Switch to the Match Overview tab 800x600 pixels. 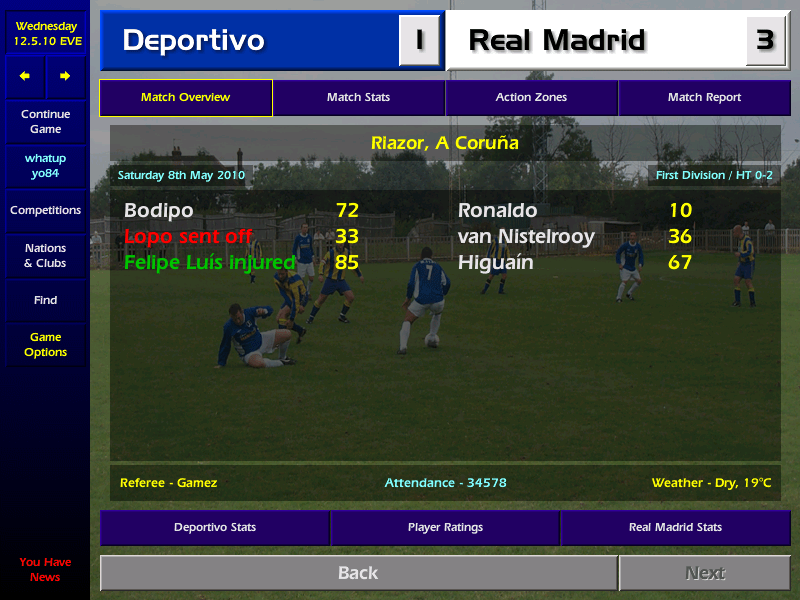pos(186,98)
